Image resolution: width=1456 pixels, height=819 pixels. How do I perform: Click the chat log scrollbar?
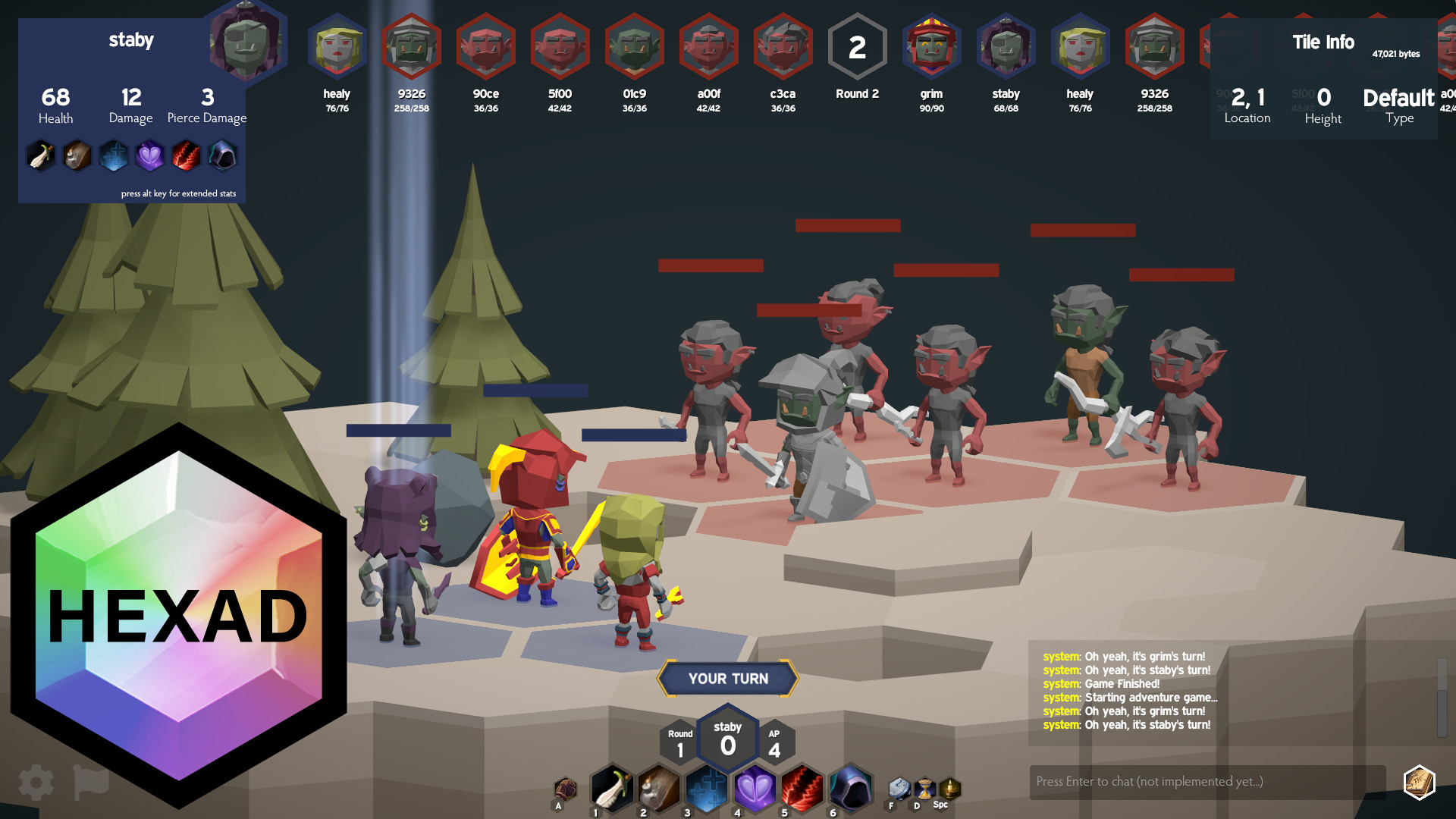click(x=1442, y=698)
